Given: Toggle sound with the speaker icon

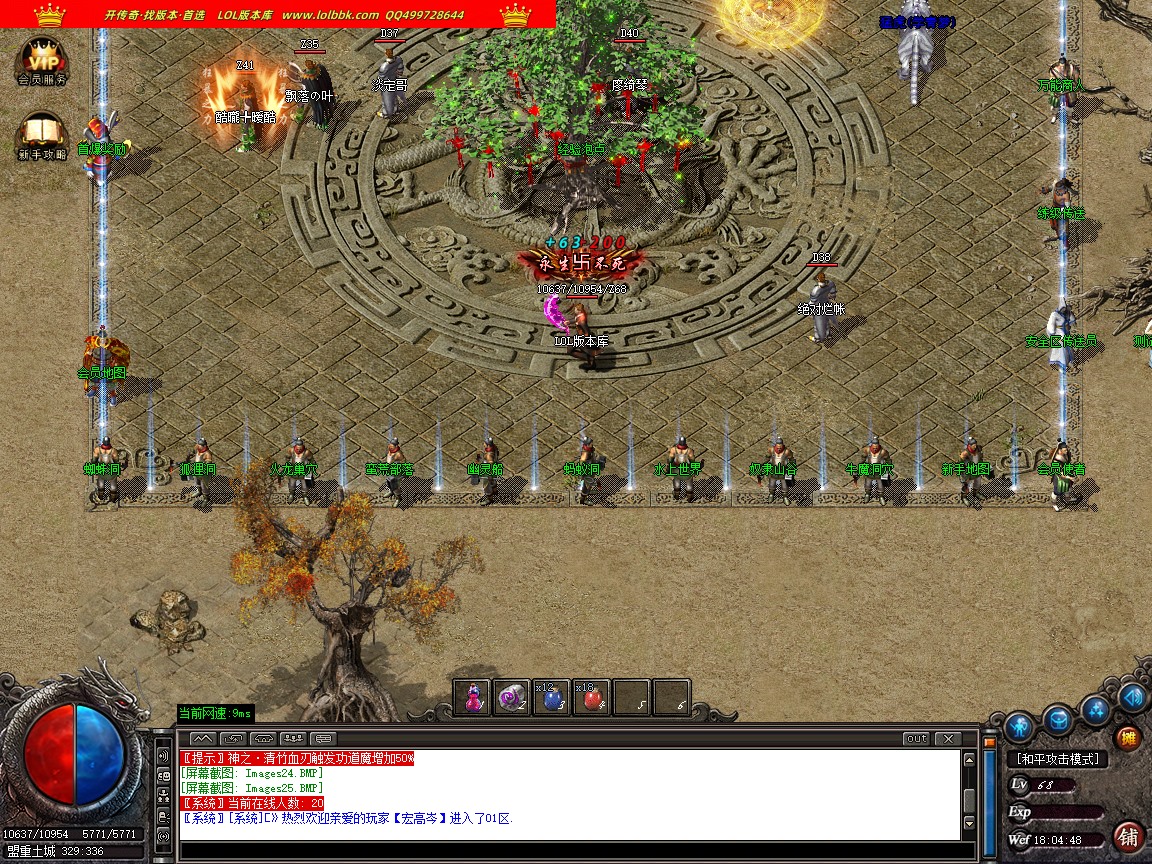Looking at the screenshot, I should point(1133,697).
